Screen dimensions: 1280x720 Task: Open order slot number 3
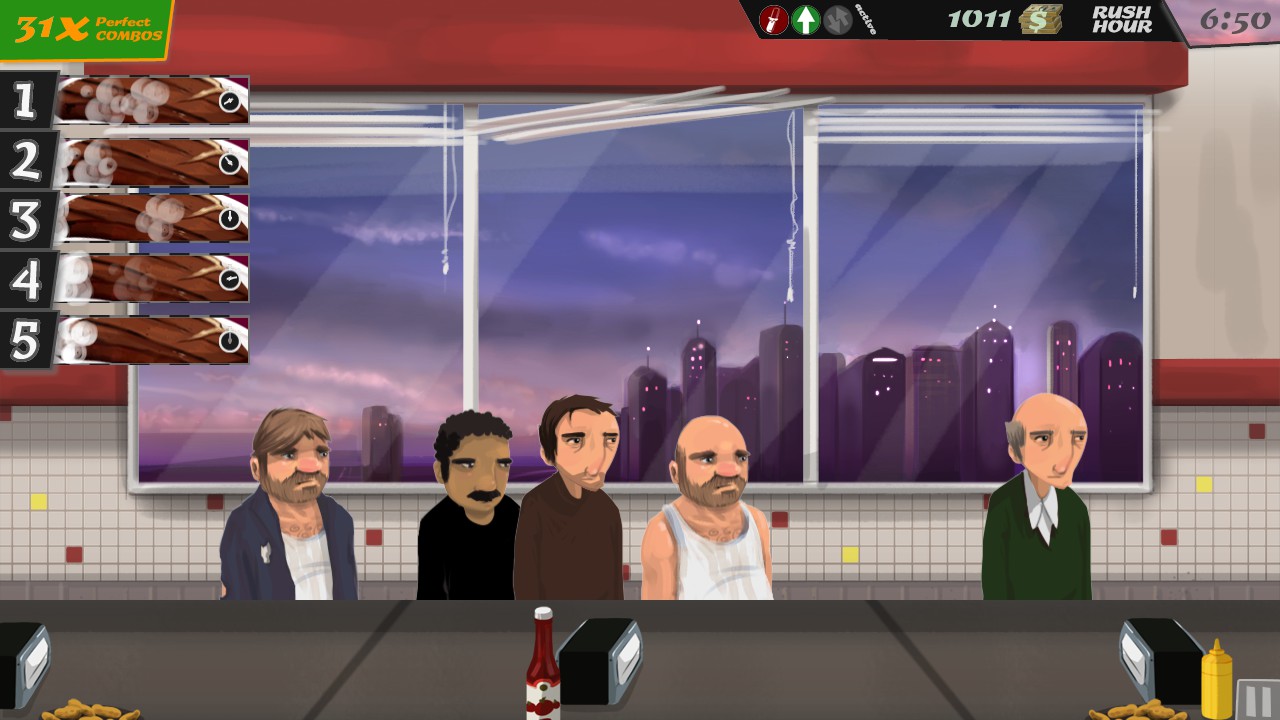click(x=150, y=219)
